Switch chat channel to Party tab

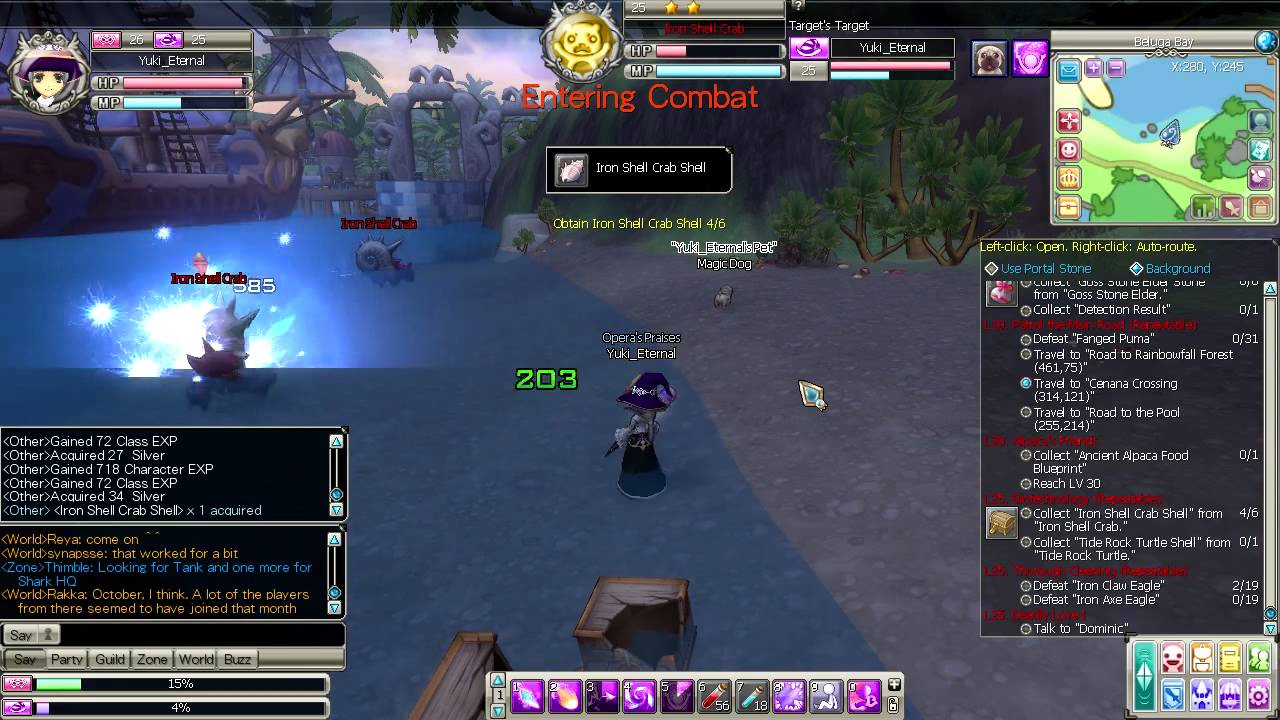(67, 659)
